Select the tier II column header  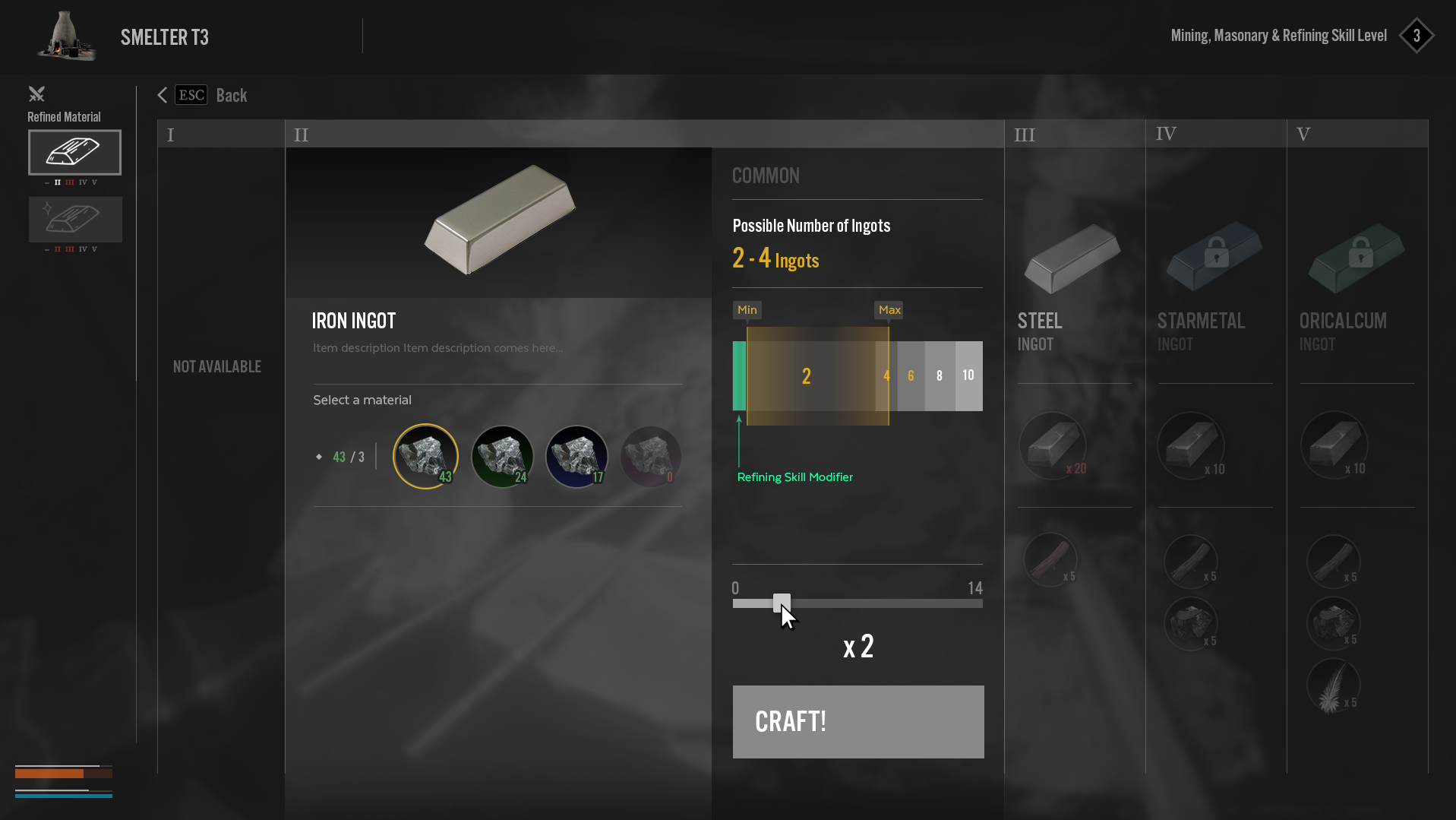(644, 135)
